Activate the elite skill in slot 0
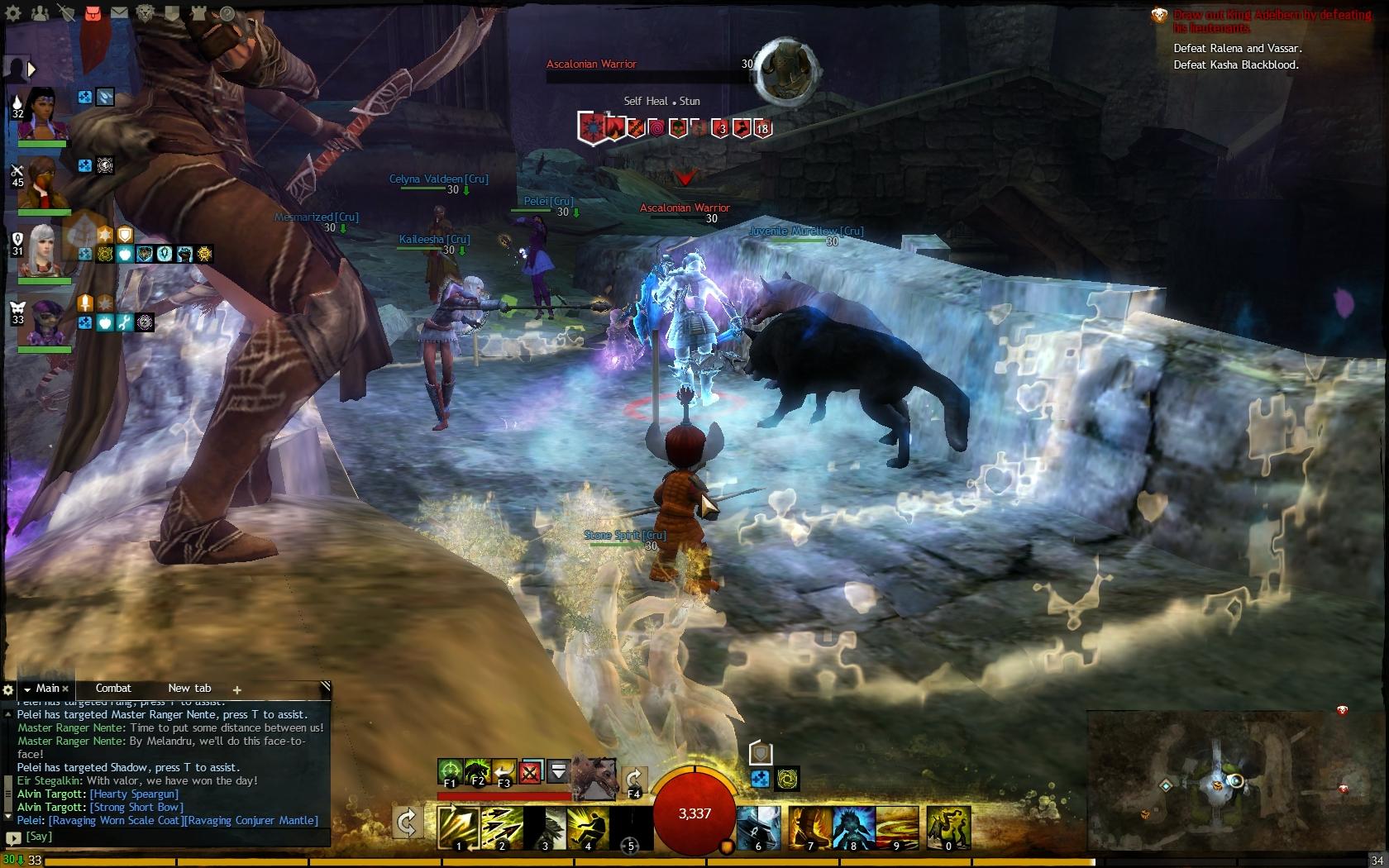This screenshot has width=1389, height=868. click(948, 827)
